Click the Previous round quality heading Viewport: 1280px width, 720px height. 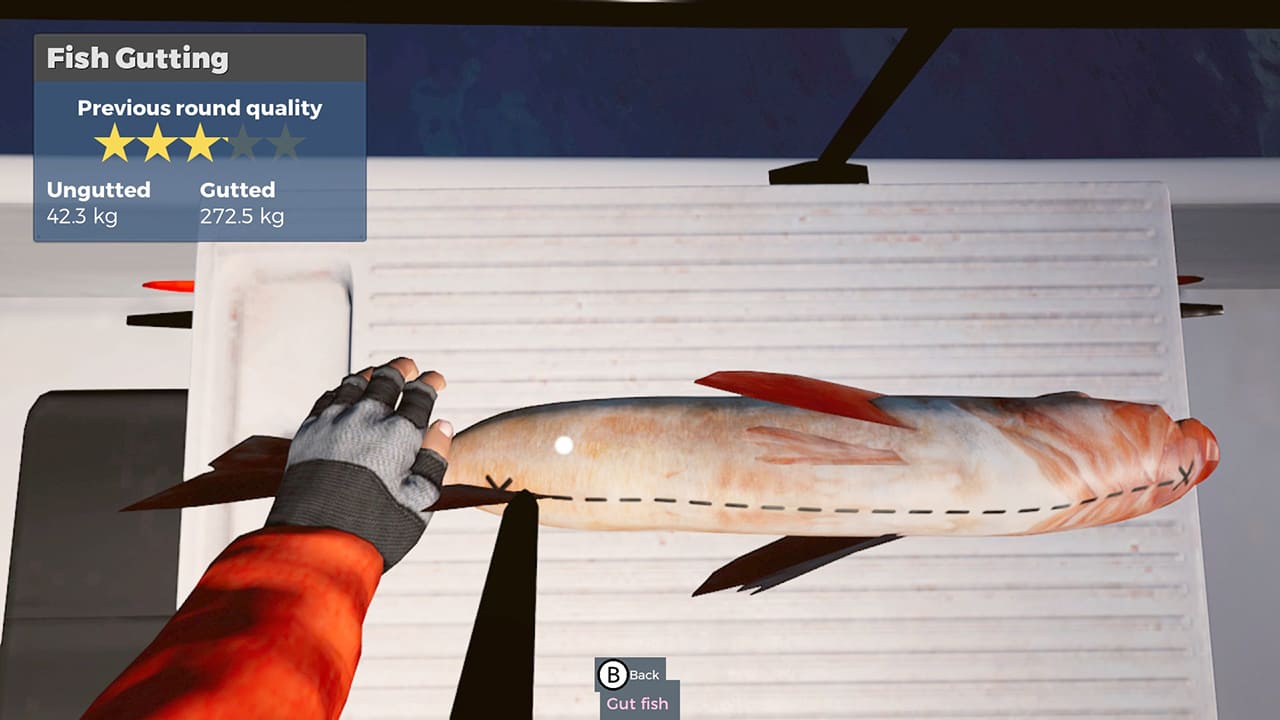200,108
